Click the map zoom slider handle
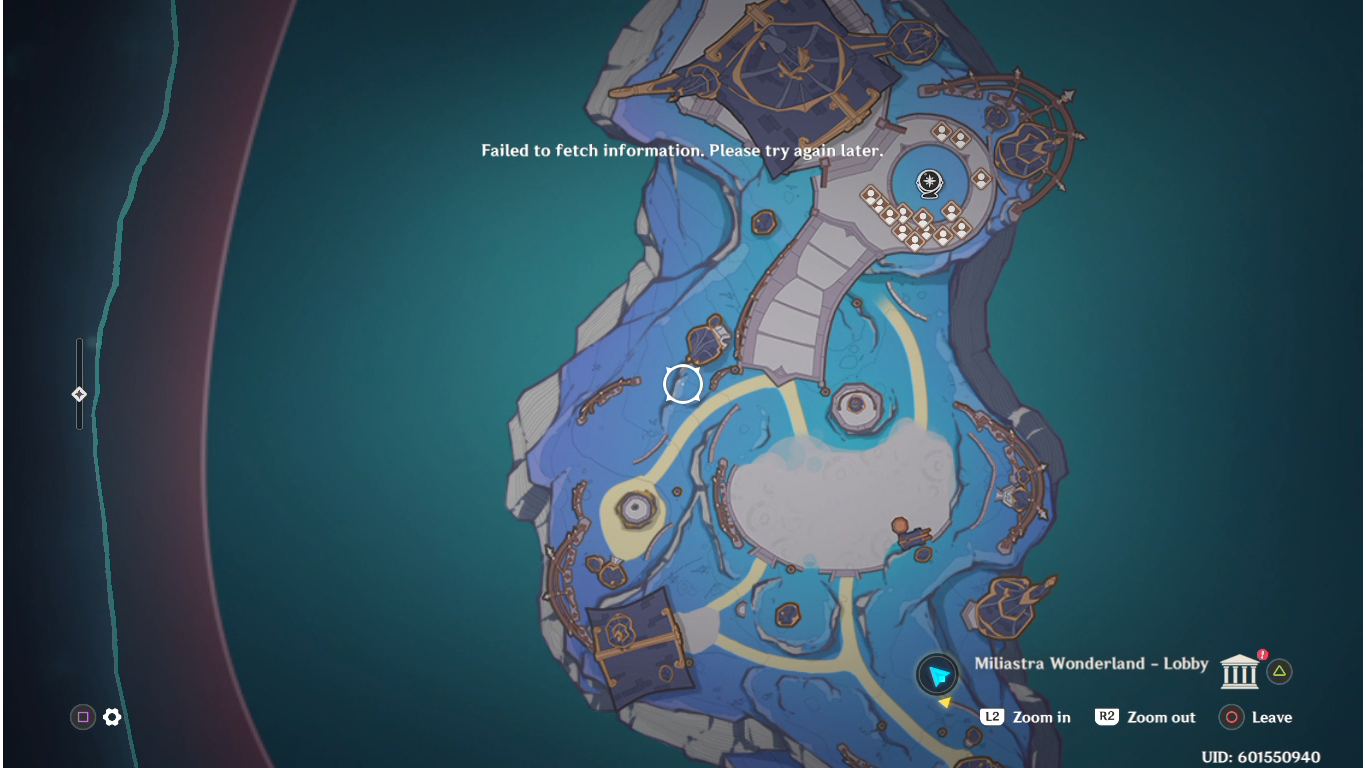Screen dimensions: 1366x768 pos(79,394)
